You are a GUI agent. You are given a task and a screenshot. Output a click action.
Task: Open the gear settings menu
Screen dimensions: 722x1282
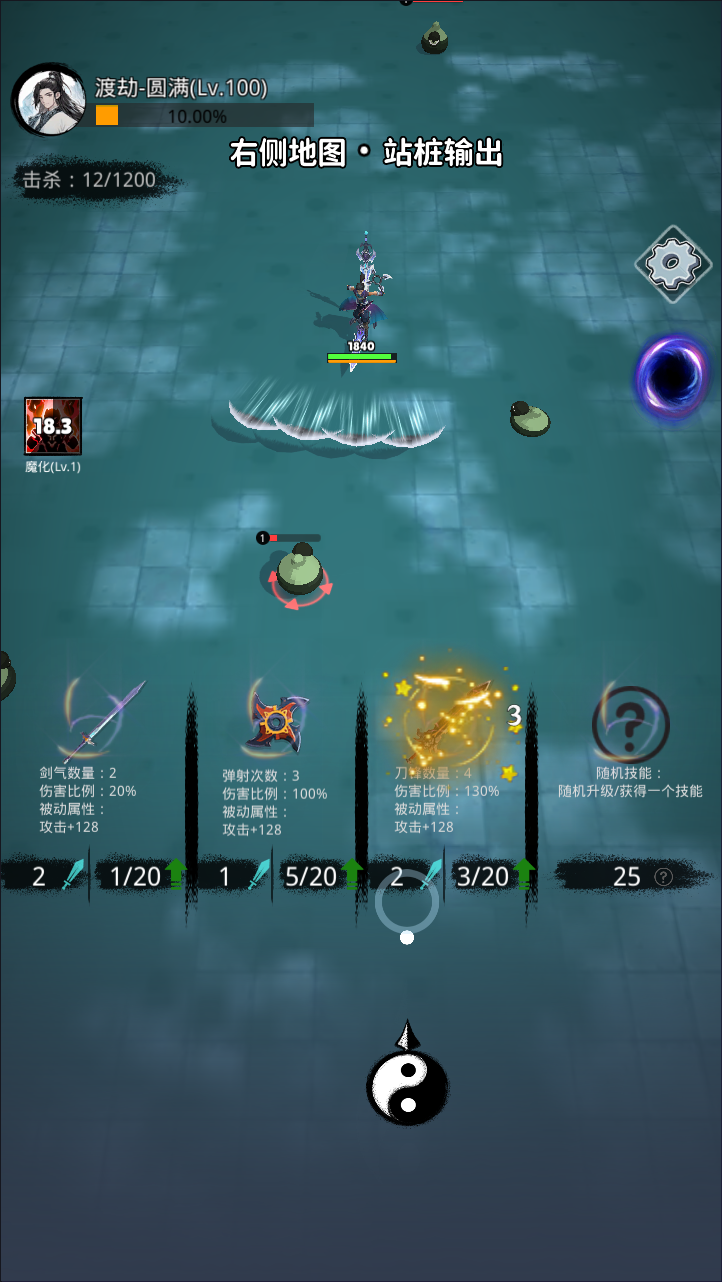pos(672,265)
